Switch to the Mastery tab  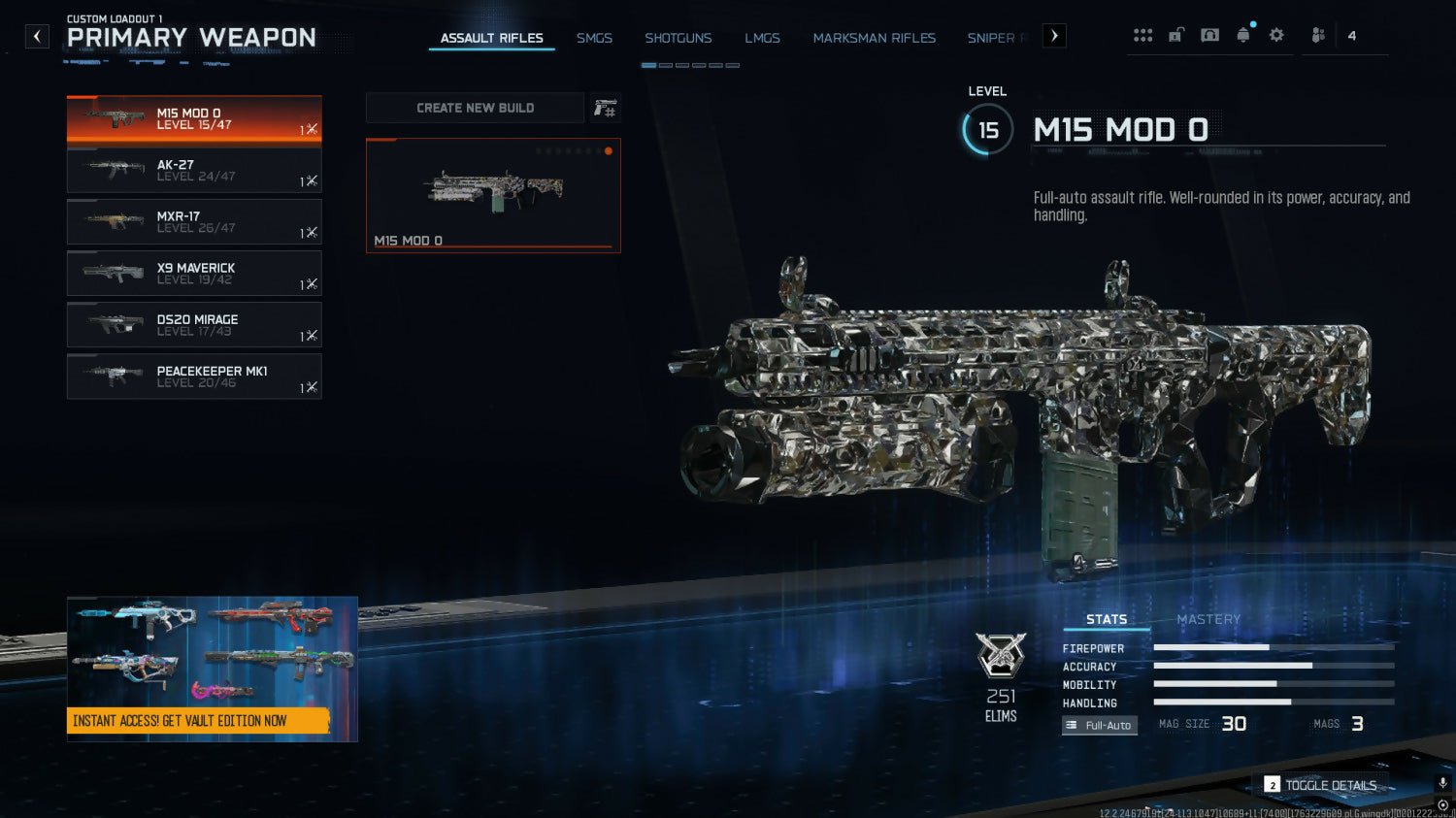pyautogui.click(x=1208, y=619)
